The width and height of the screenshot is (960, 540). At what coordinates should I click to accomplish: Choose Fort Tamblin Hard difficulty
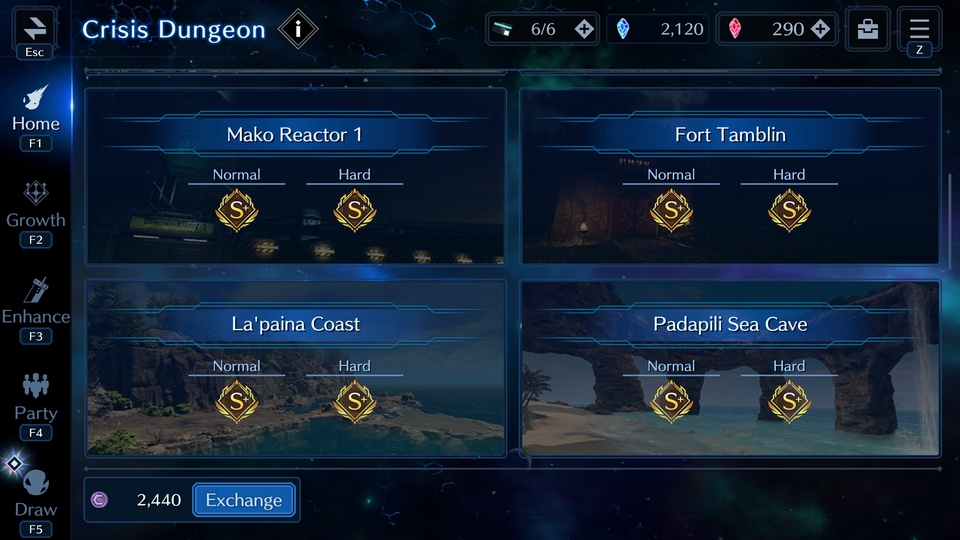[789, 209]
